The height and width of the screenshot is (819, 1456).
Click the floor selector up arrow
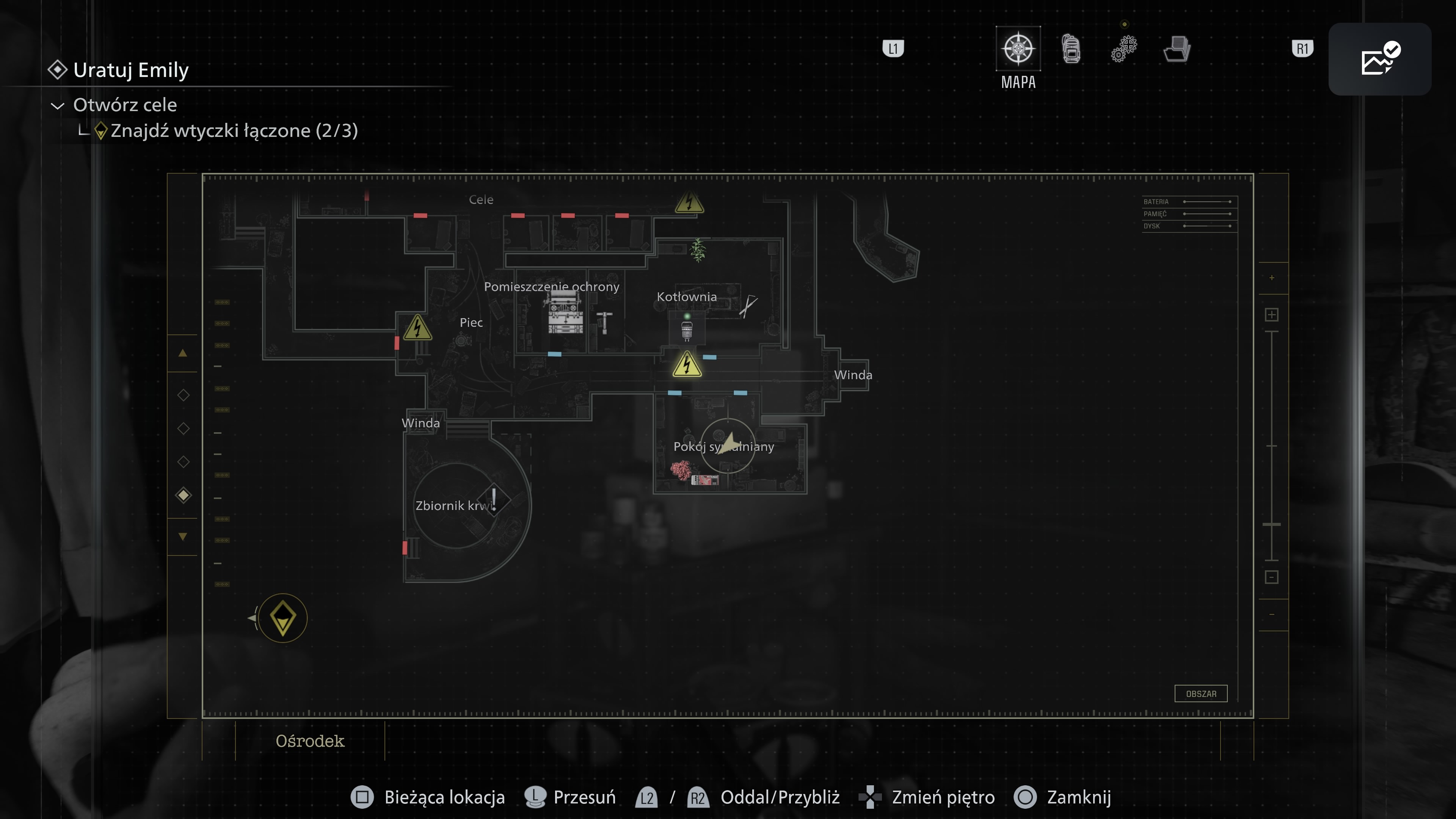[183, 353]
